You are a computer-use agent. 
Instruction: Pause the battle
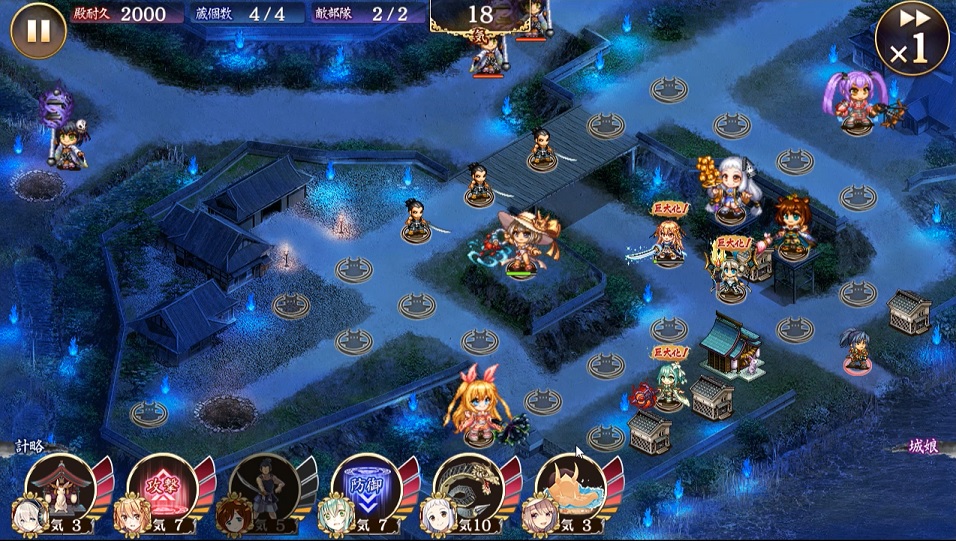coord(38,31)
